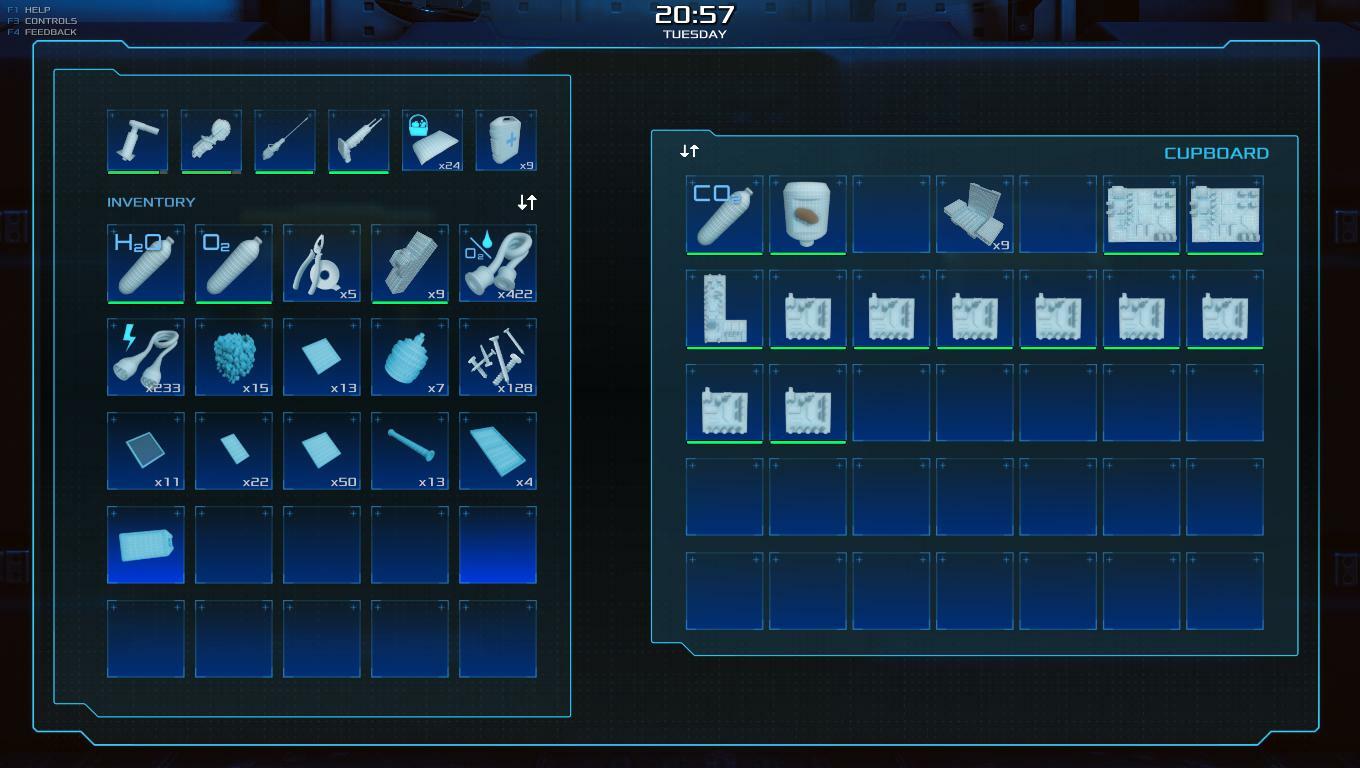Select the glass pane stack x11
Image resolution: width=1360 pixels, height=768 pixels.
(x=146, y=451)
